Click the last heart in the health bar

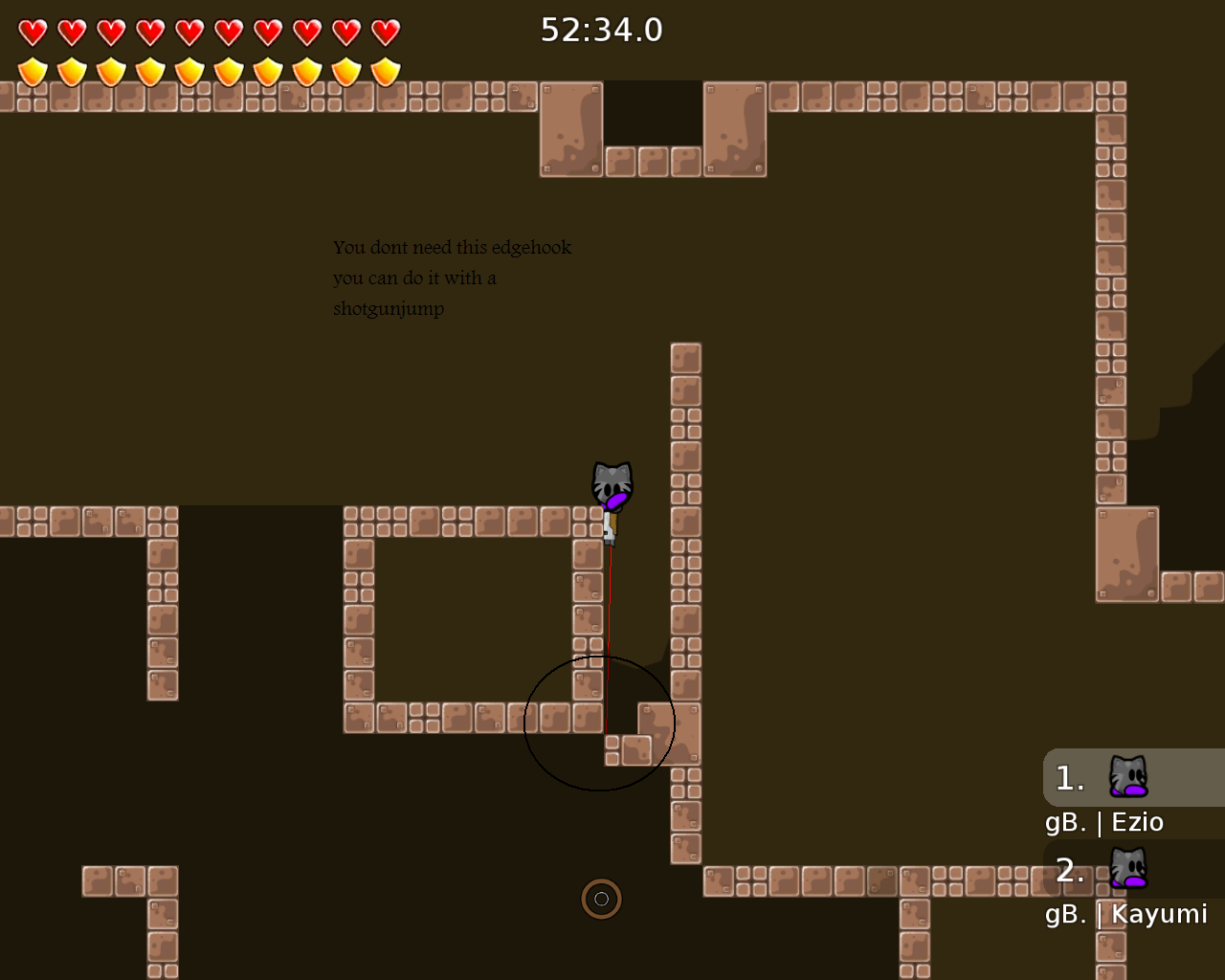pyautogui.click(x=385, y=30)
